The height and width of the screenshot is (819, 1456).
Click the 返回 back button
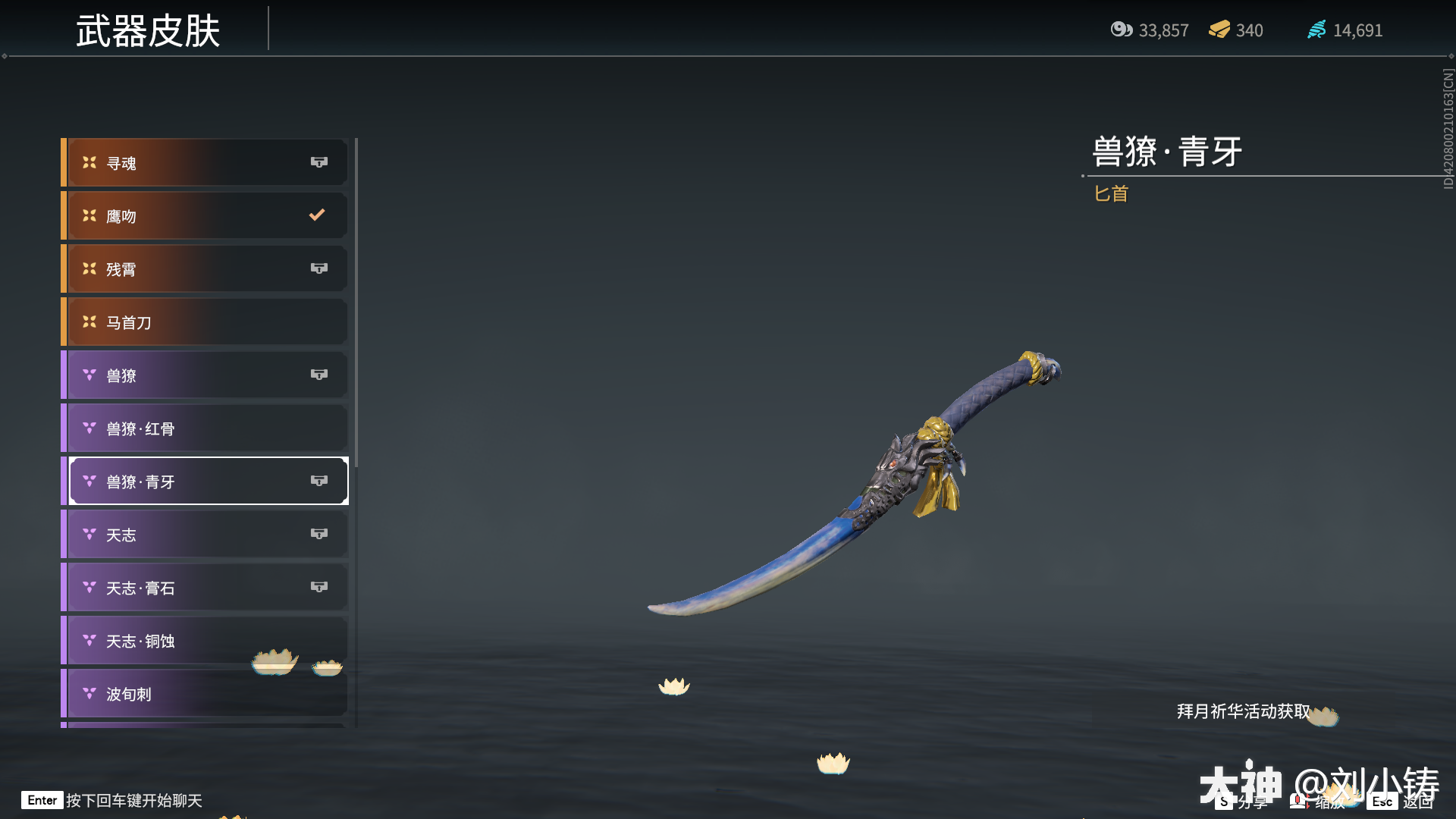pyautogui.click(x=1401, y=802)
